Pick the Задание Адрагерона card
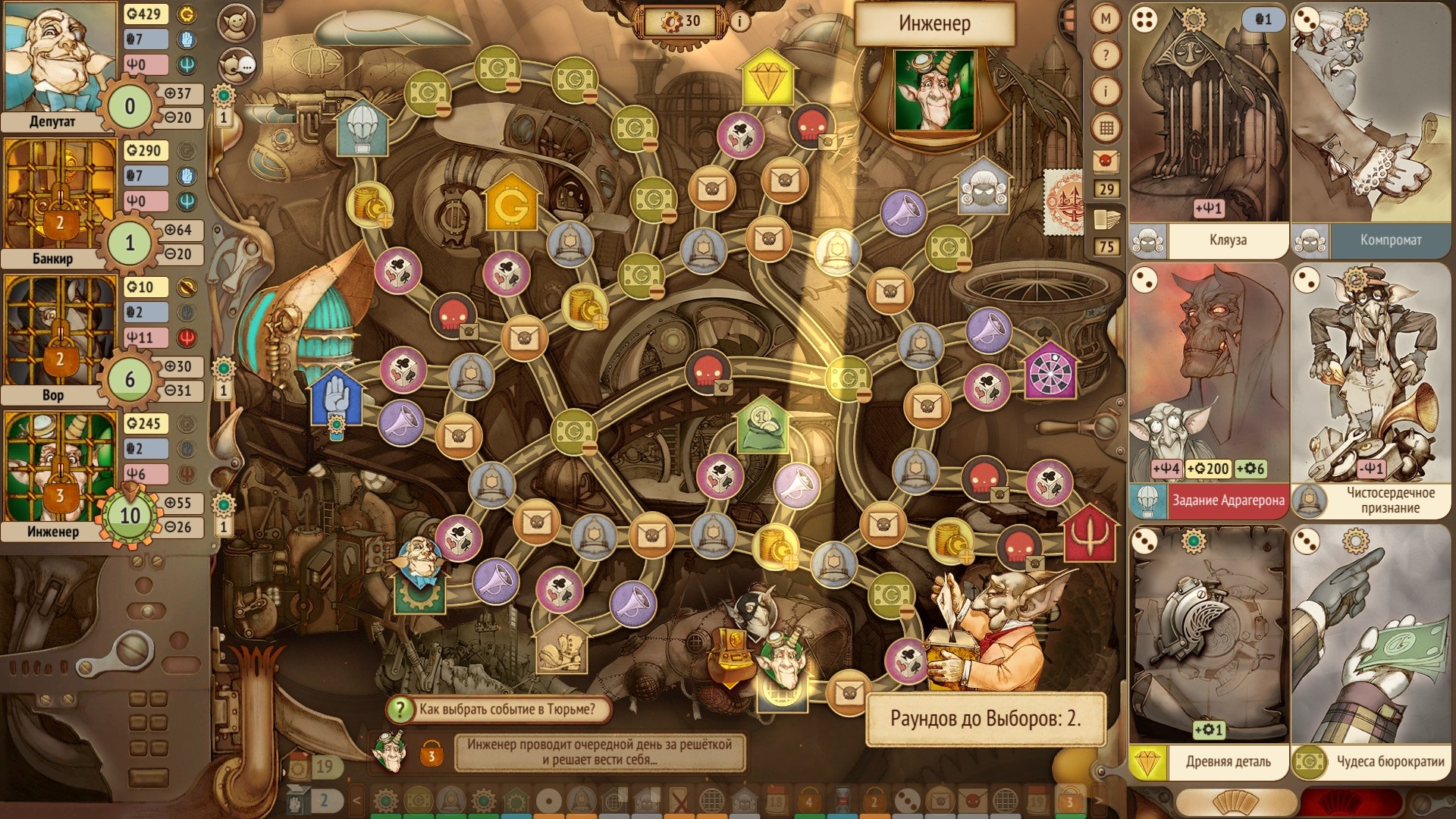This screenshot has width=1456, height=819. tap(1209, 387)
